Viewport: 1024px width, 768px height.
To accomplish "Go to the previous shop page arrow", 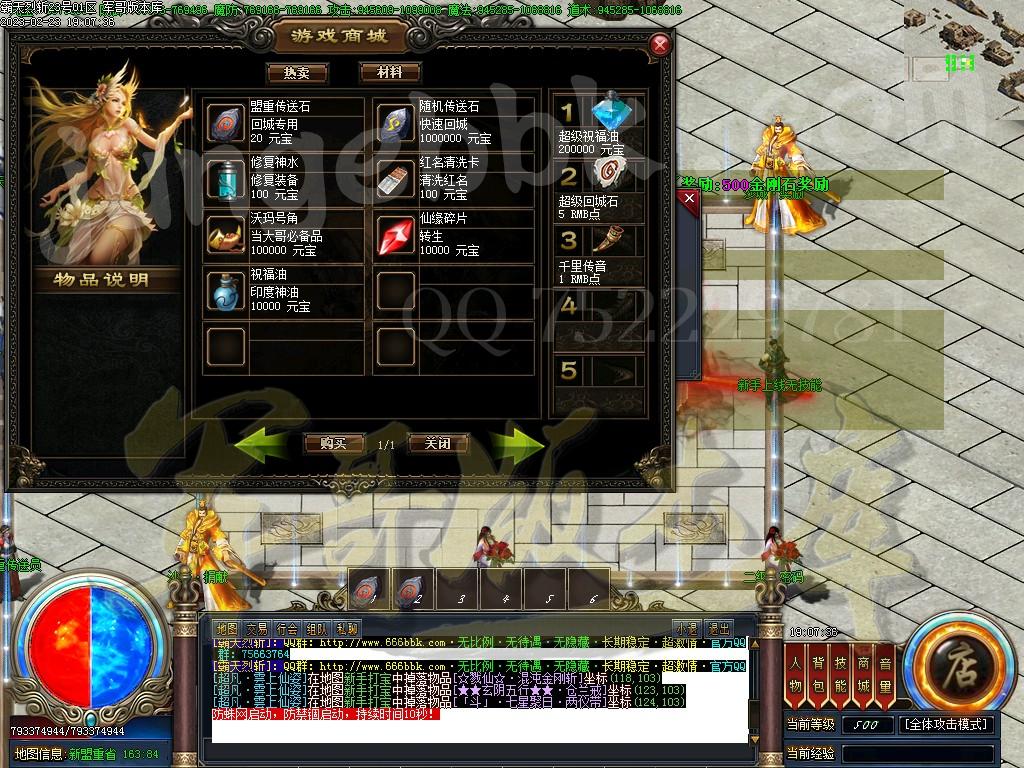I will (x=261, y=441).
